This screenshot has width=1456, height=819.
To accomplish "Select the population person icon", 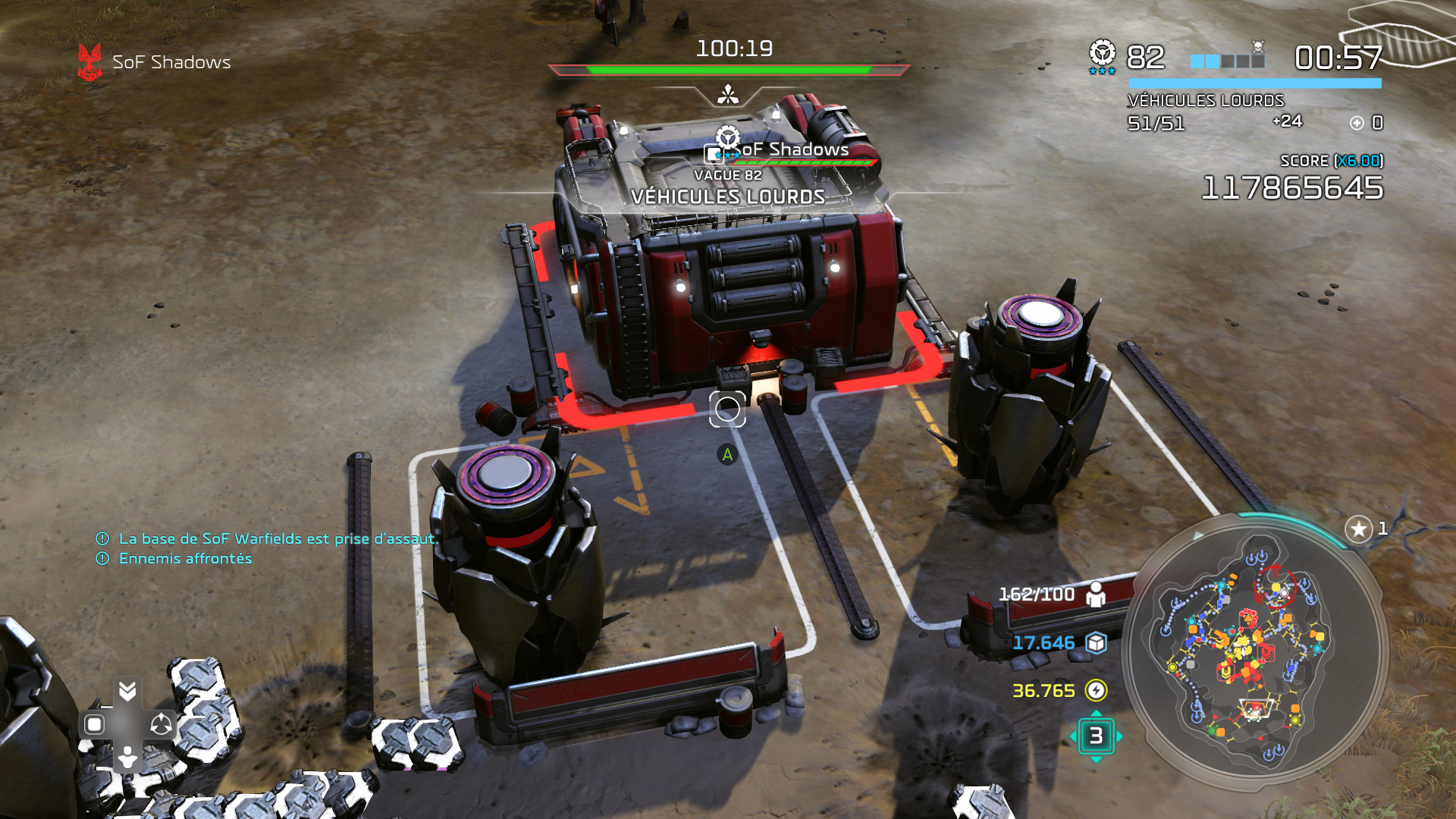I will click(x=1096, y=594).
